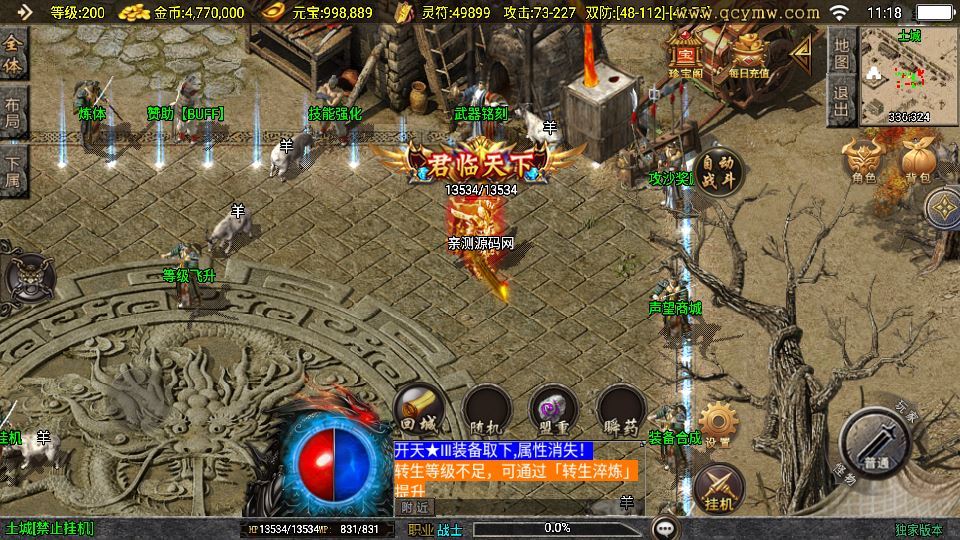
Task: Open the chat speech bubble
Action: coord(665,527)
